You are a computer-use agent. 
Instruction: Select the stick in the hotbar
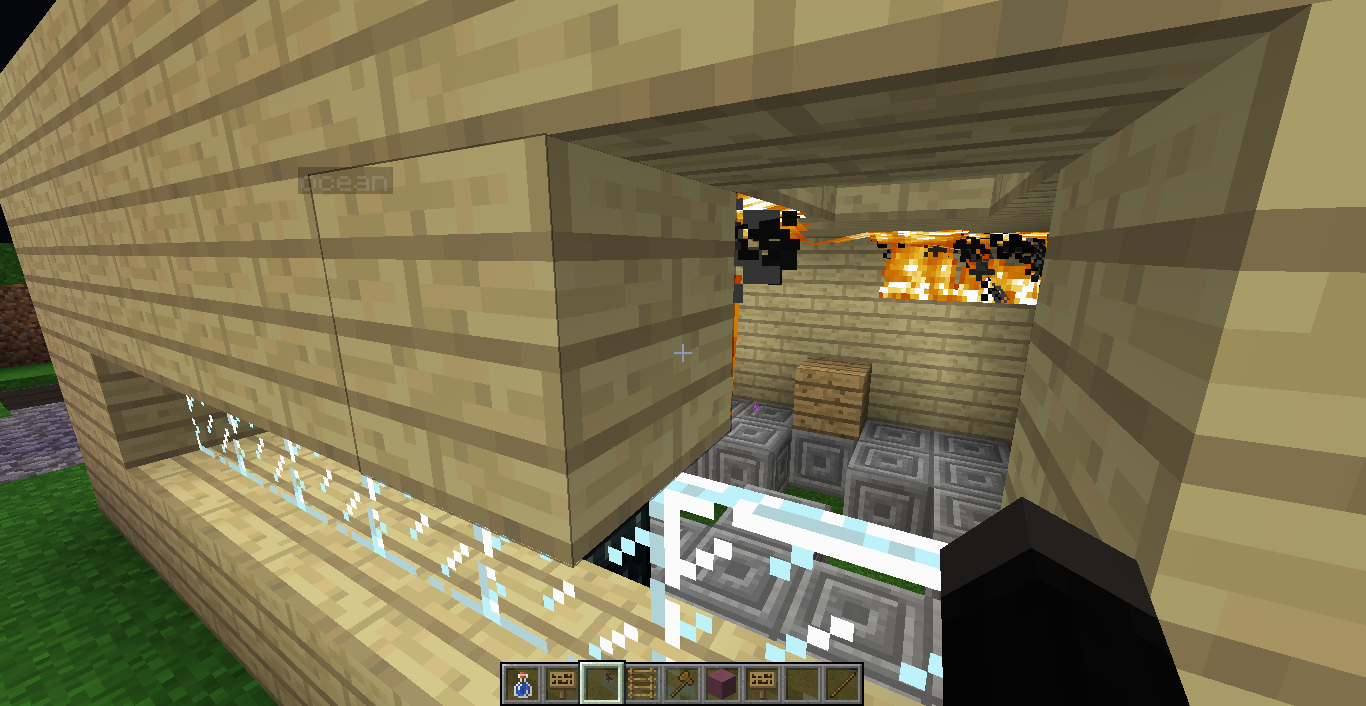coord(844,683)
